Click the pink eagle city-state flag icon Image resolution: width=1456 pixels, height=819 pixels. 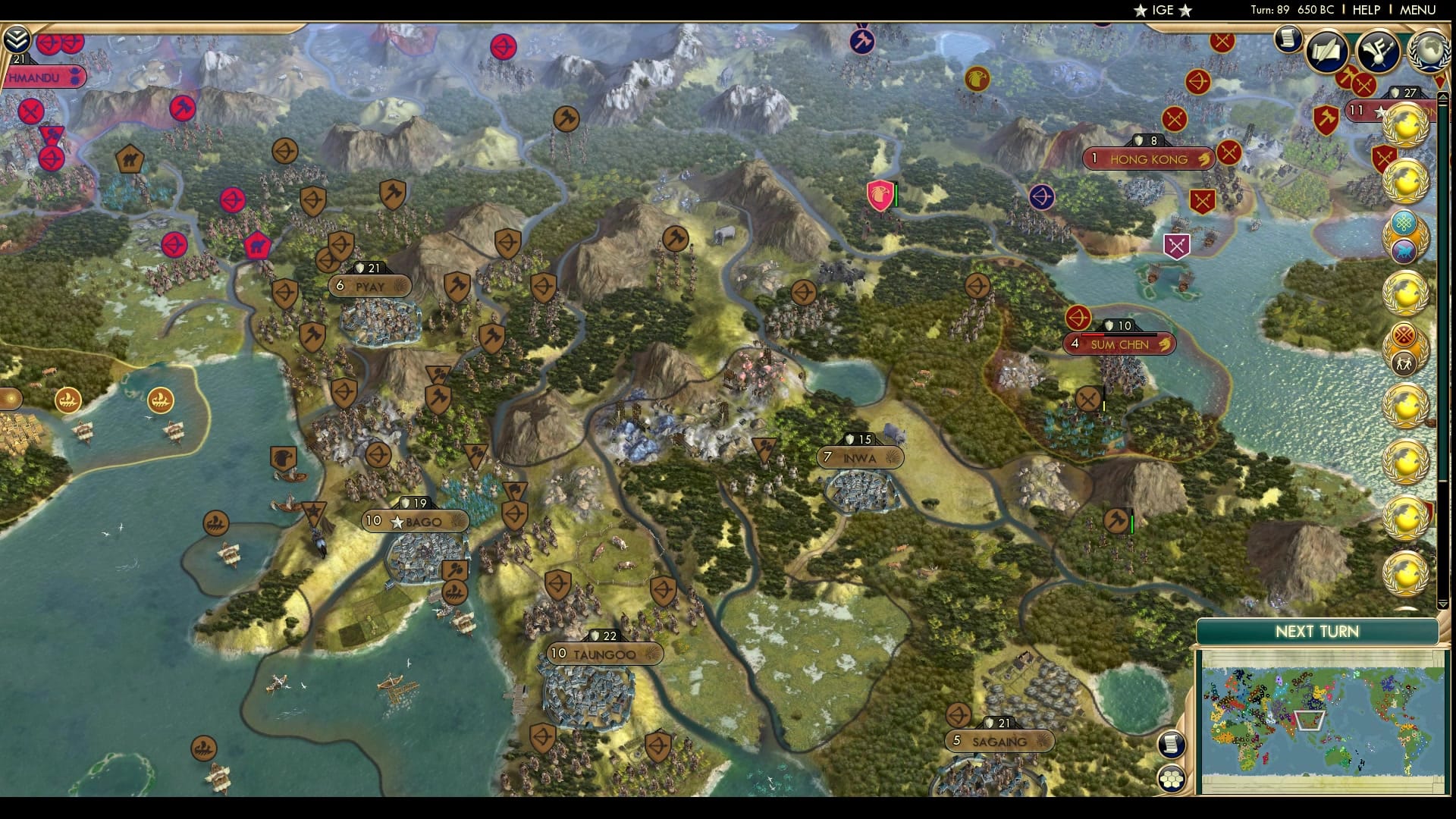point(878,195)
